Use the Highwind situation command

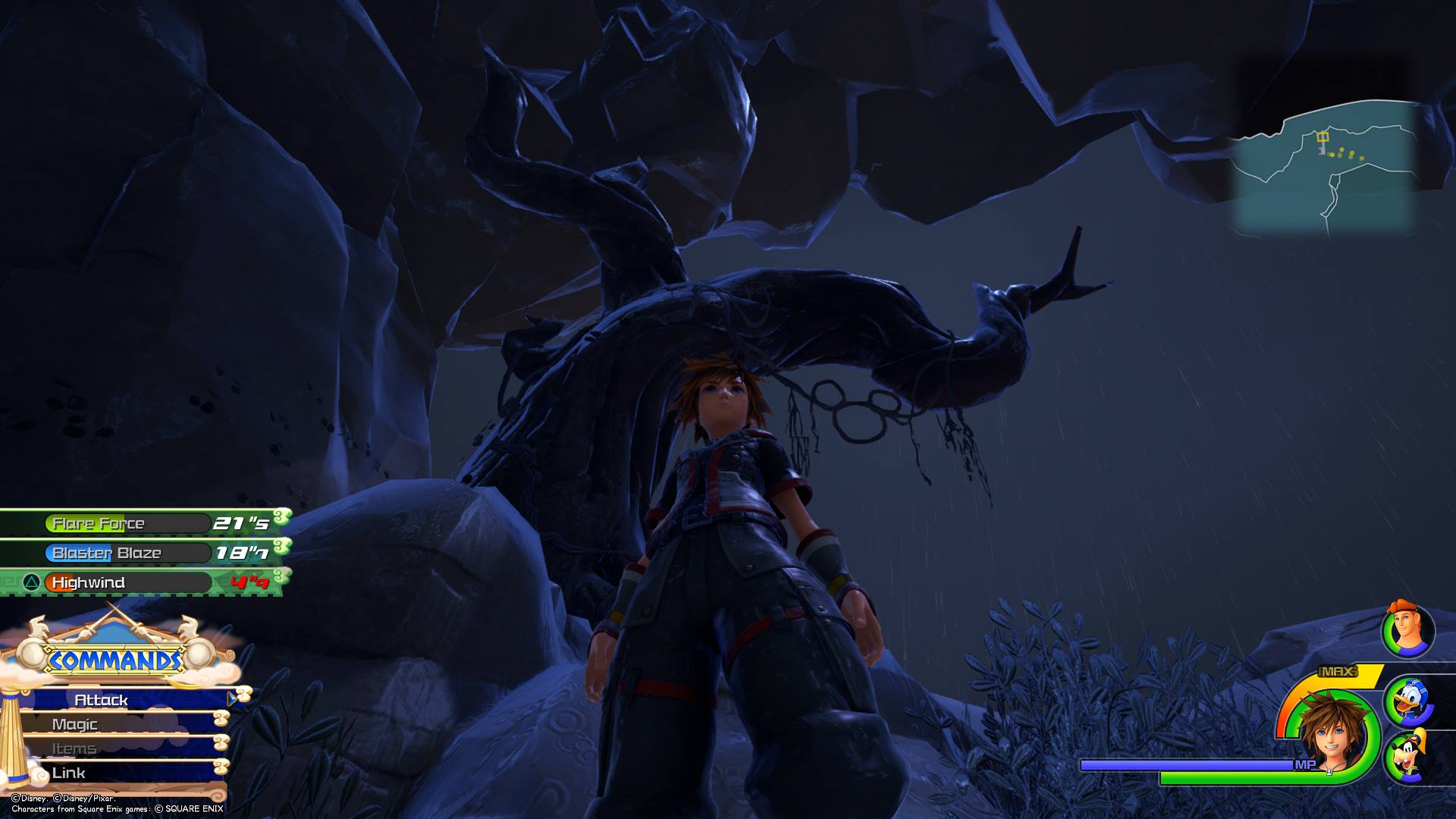pyautogui.click(x=127, y=582)
